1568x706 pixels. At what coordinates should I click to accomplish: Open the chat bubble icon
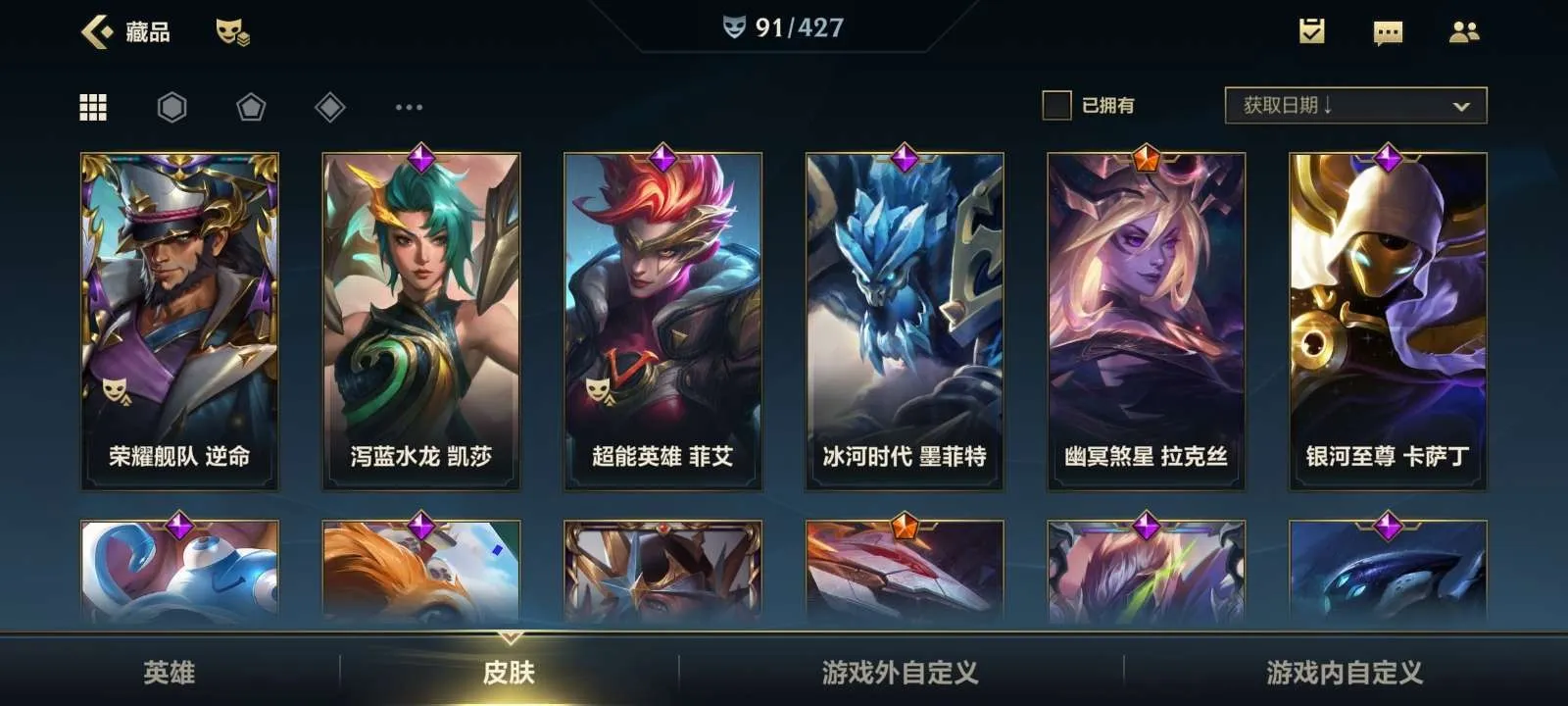click(1388, 33)
